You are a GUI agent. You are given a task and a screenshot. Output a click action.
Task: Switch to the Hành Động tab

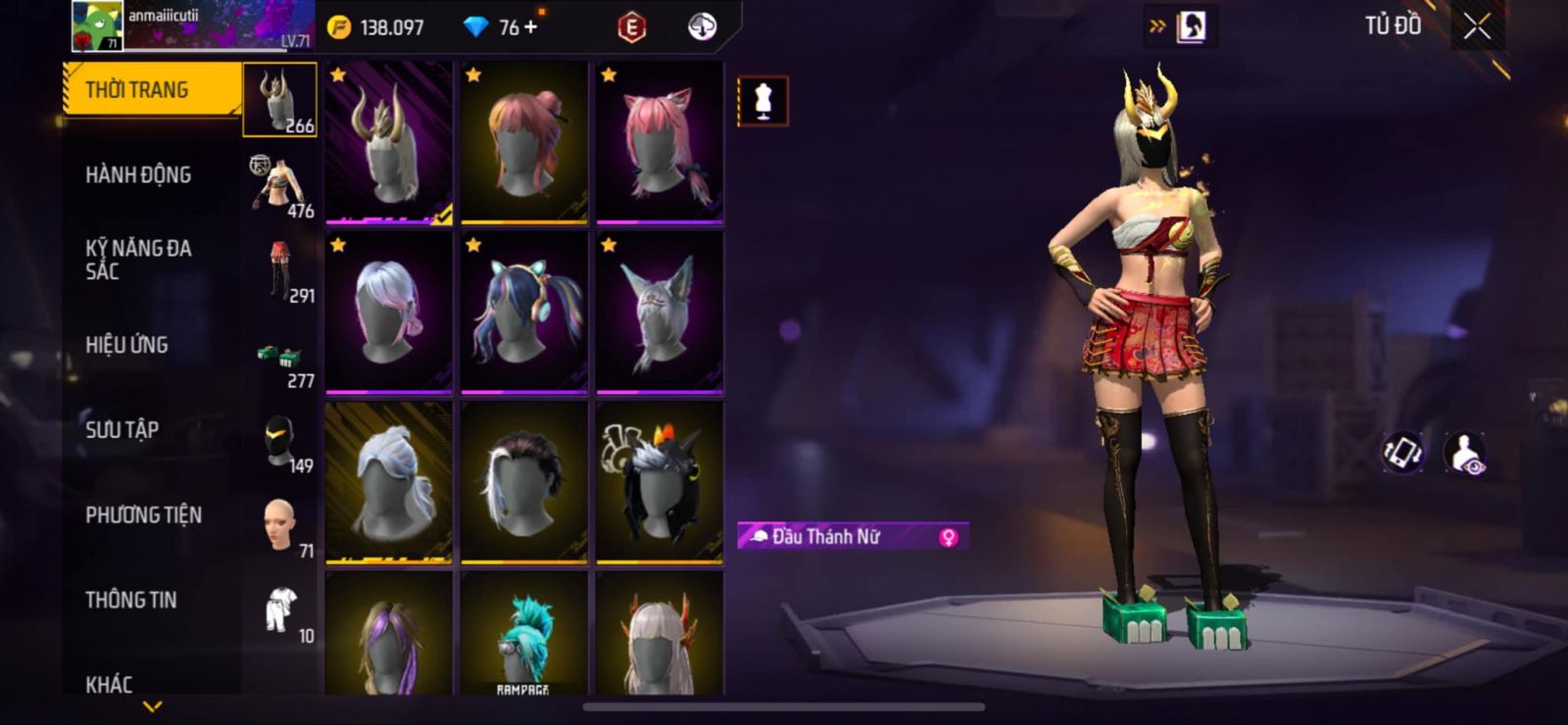138,175
